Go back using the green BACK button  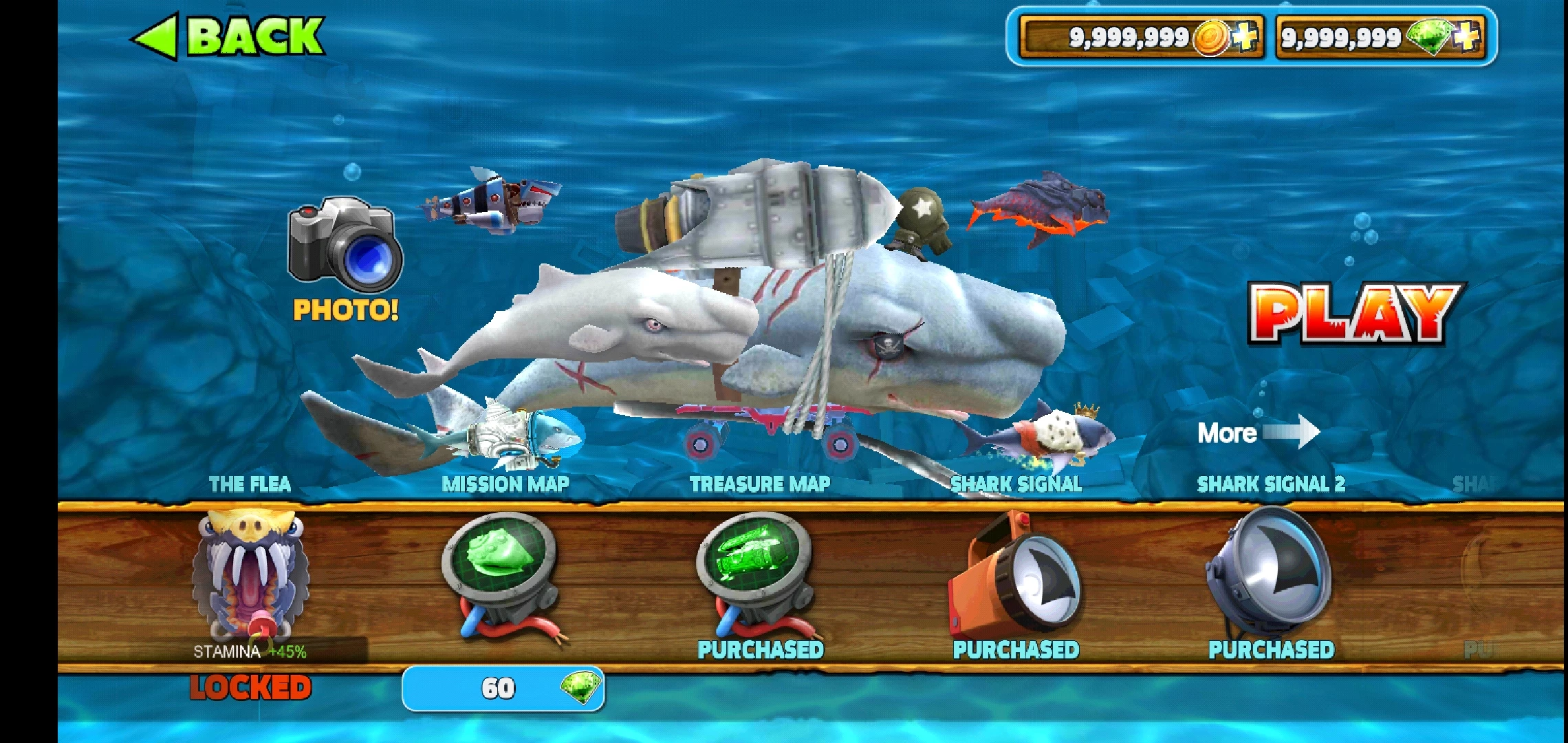click(228, 36)
